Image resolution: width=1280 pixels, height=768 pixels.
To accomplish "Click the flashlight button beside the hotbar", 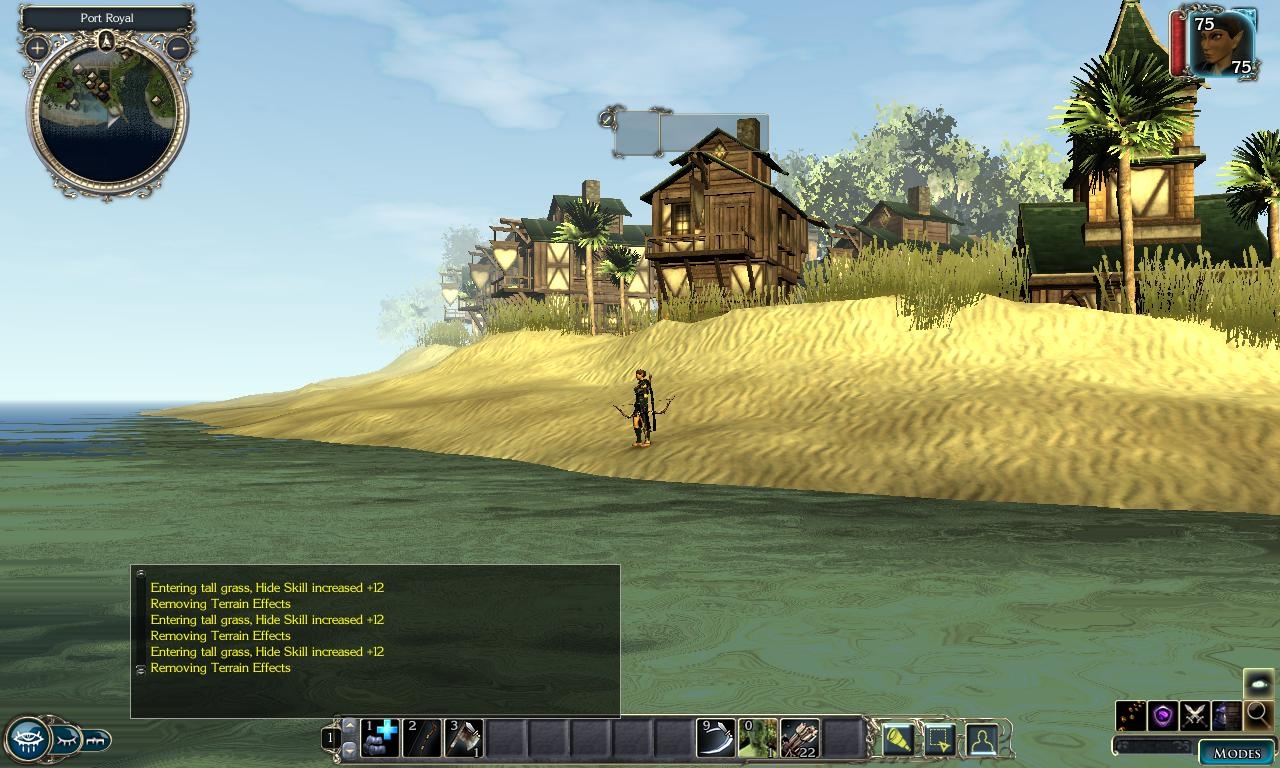I will coord(897,739).
